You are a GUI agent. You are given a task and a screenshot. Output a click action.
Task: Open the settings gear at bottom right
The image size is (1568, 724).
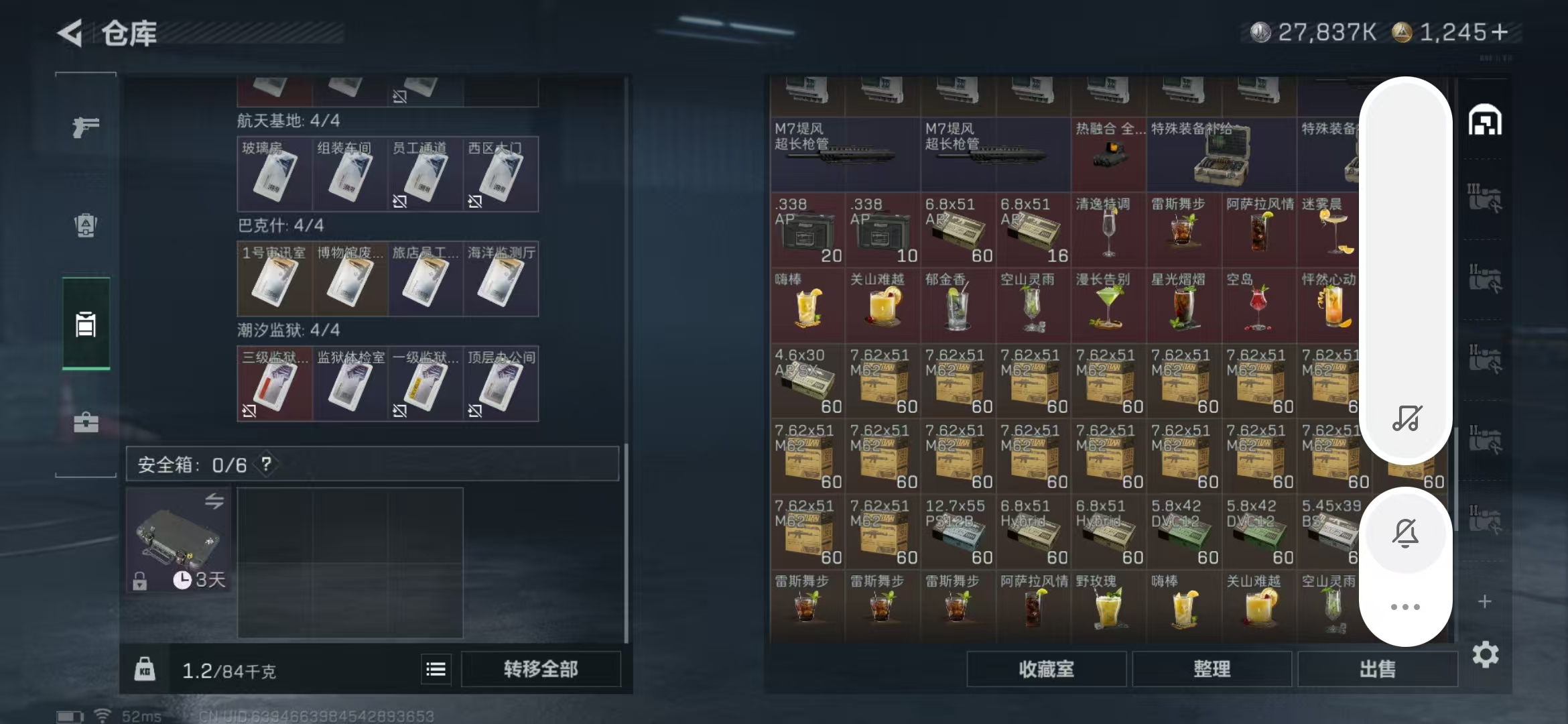click(1486, 655)
